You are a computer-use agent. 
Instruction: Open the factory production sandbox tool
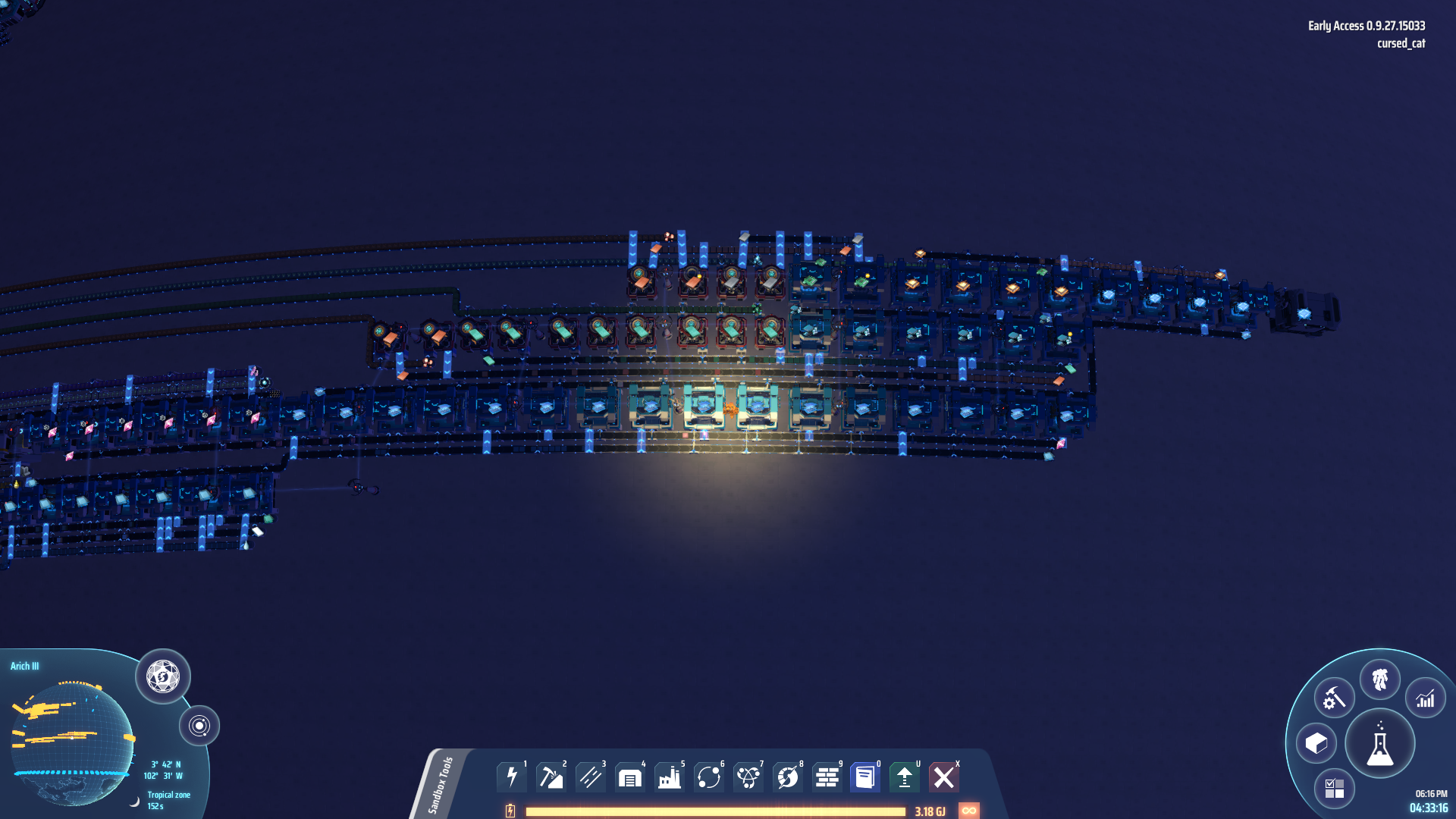tap(670, 777)
